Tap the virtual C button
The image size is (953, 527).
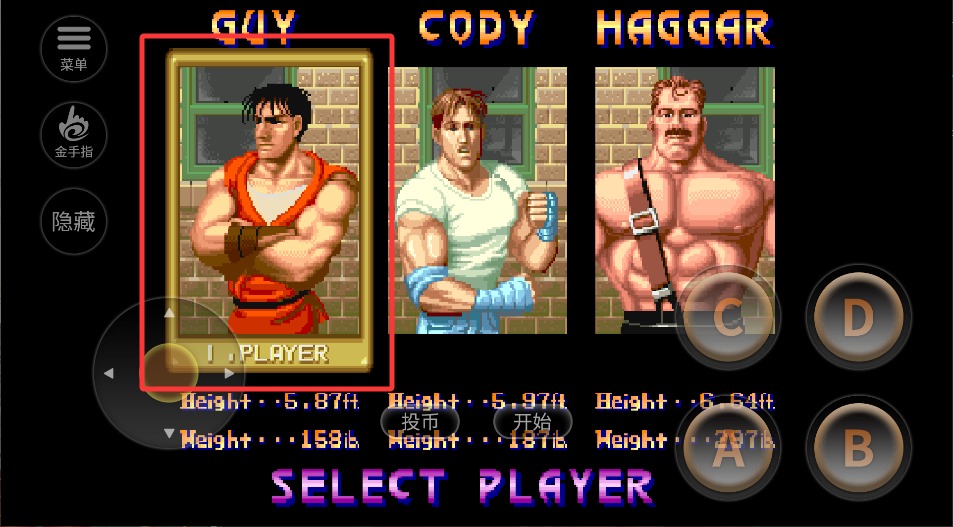[727, 319]
